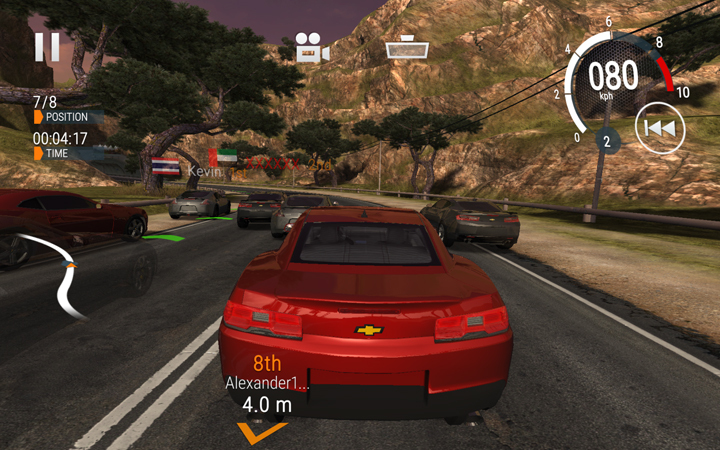Tap the rewind button
720x450 pixels.
(x=660, y=129)
